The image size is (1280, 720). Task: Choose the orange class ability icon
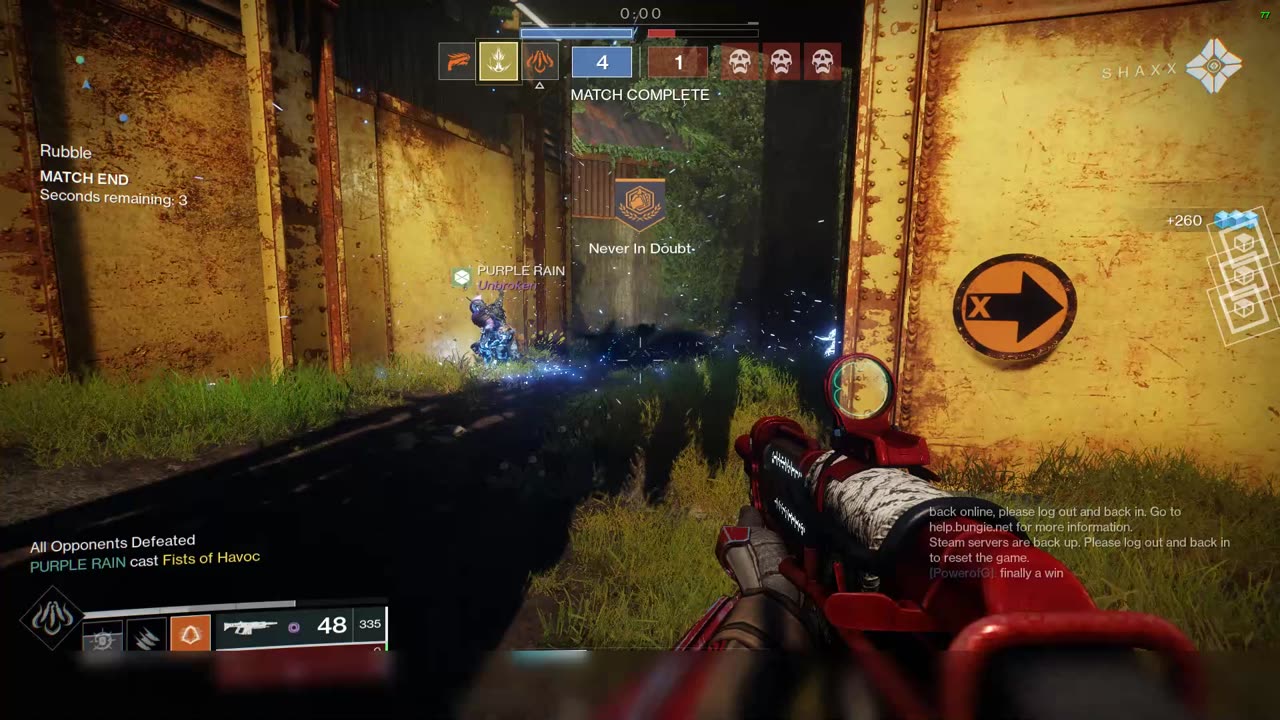190,634
